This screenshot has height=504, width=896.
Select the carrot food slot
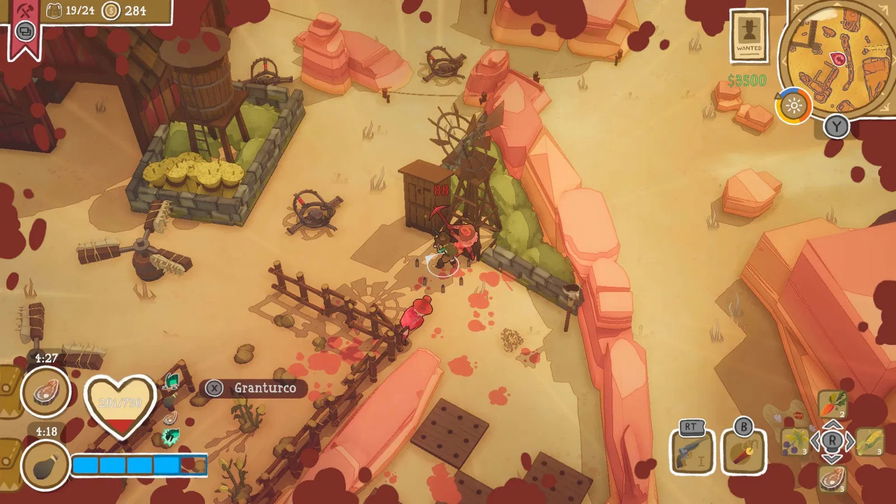coord(832,404)
